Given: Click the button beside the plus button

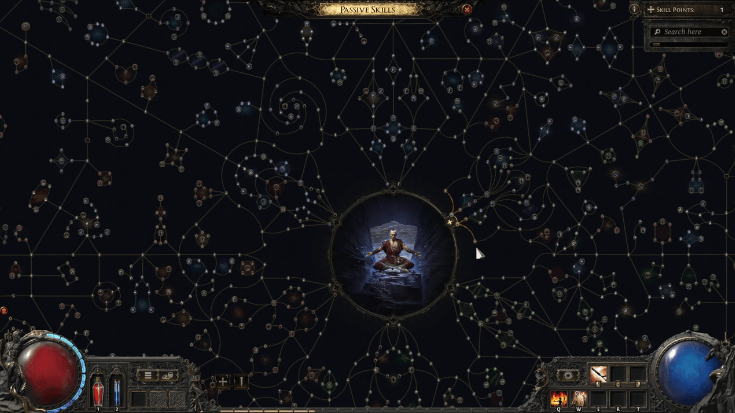Looking at the screenshot, I should click(241, 381).
